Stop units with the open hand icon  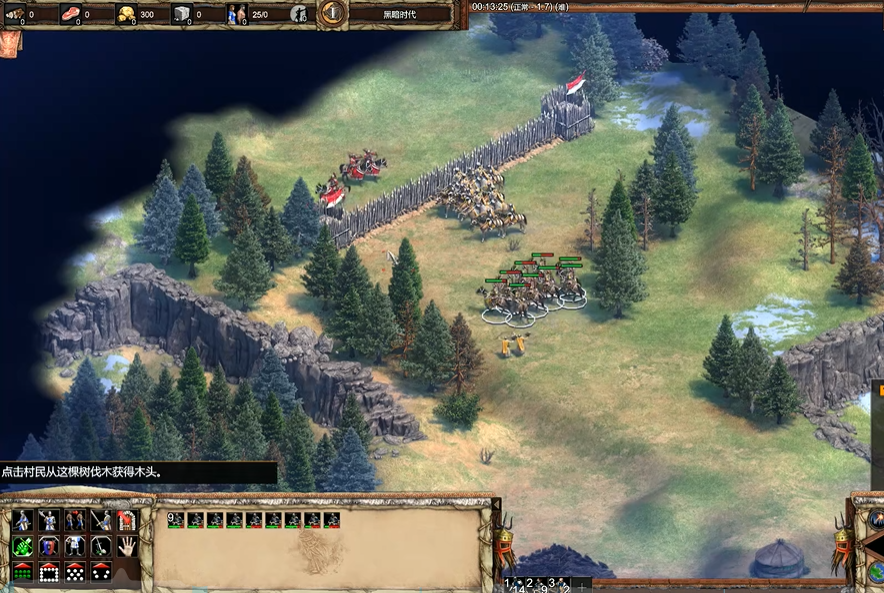(127, 546)
